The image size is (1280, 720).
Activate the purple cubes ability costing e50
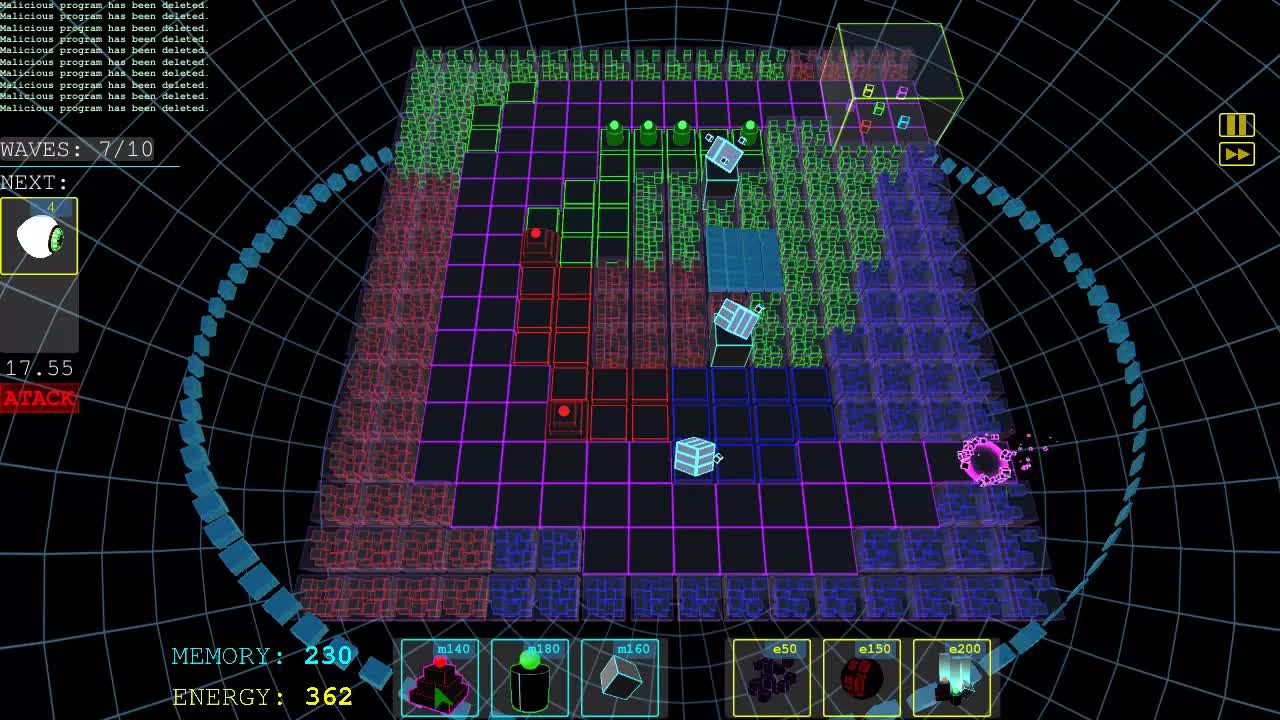click(x=772, y=677)
